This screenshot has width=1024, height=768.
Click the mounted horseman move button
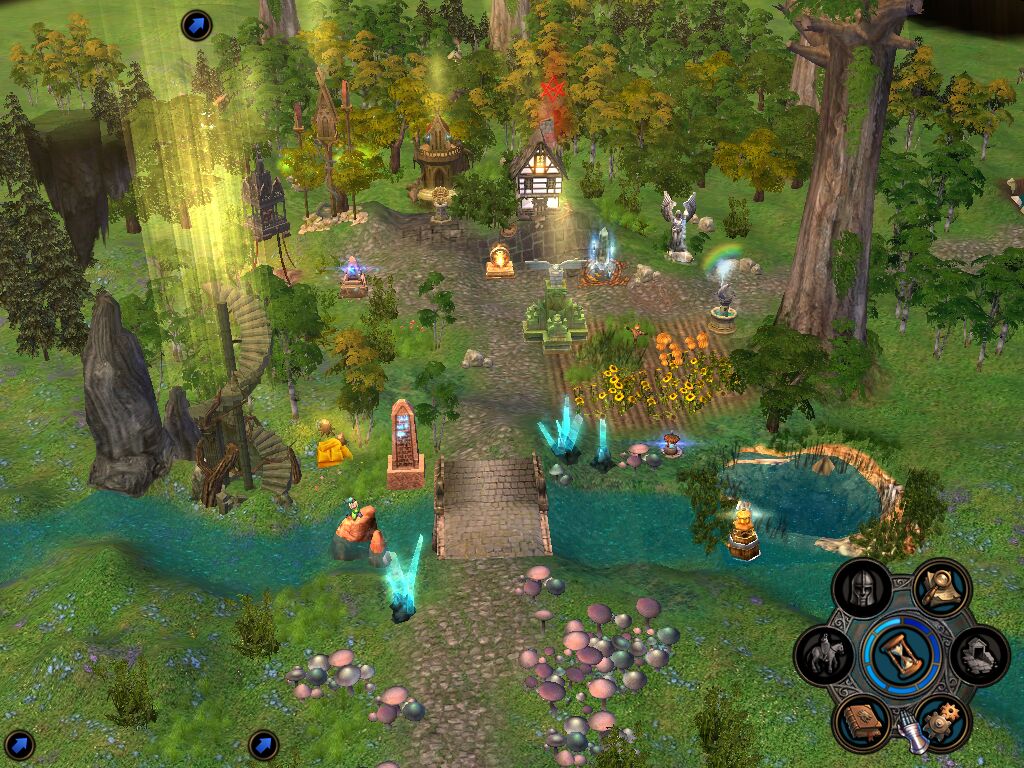[824, 655]
